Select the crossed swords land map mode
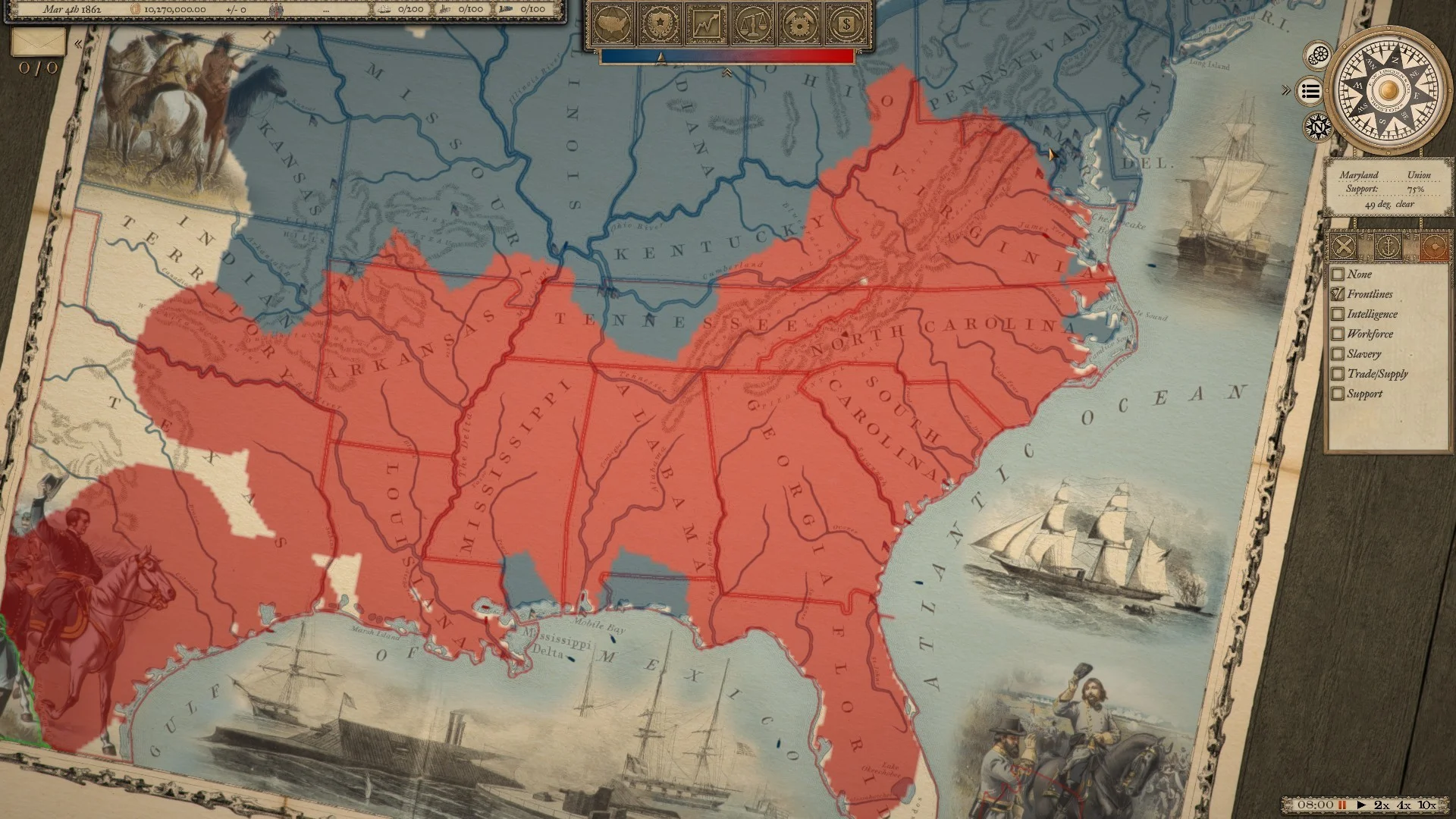Screen dimensions: 1456x819 [x=1342, y=246]
